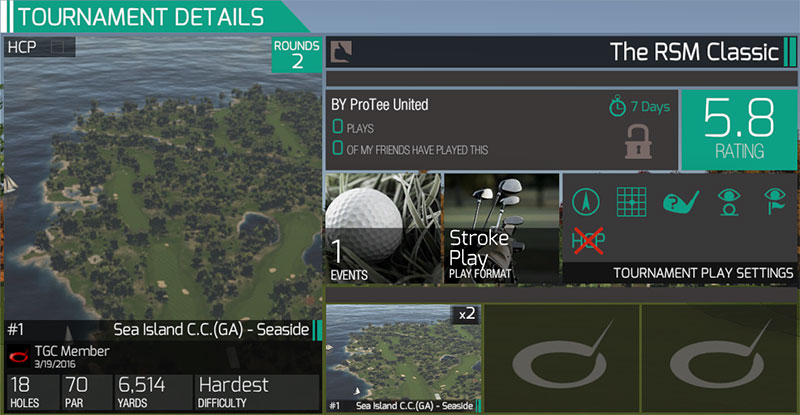Image resolution: width=800 pixels, height=415 pixels.
Task: Open the 5.8 rating box
Action: click(x=738, y=130)
